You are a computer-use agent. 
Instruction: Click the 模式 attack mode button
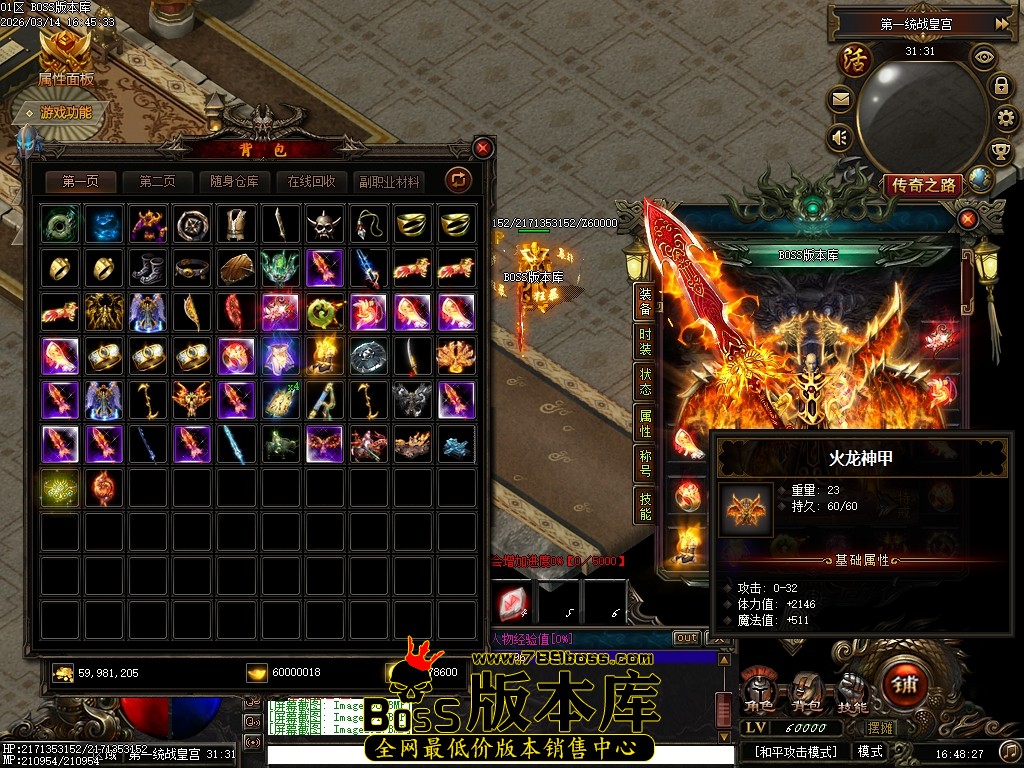tap(870, 751)
